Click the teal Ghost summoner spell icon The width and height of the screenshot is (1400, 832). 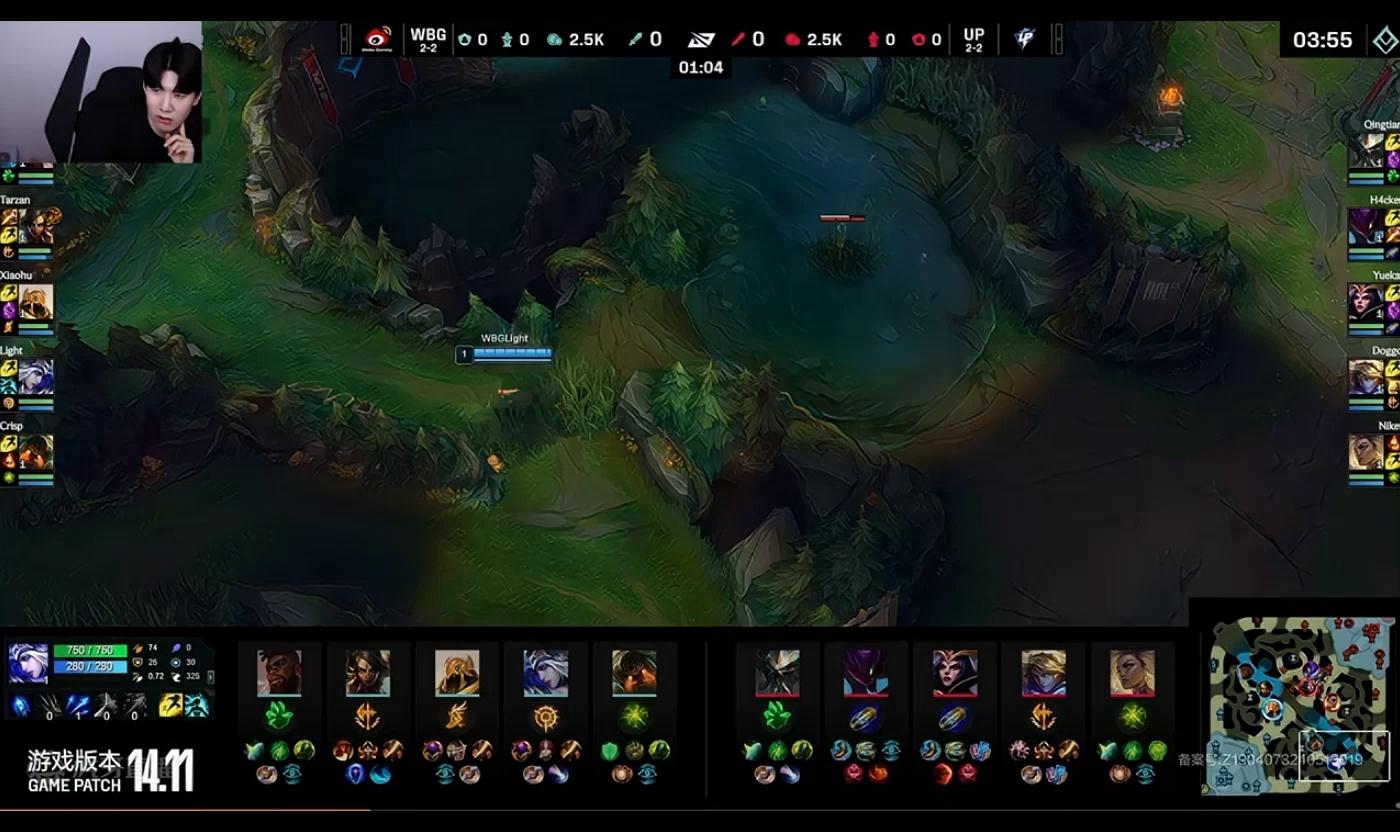[x=197, y=706]
